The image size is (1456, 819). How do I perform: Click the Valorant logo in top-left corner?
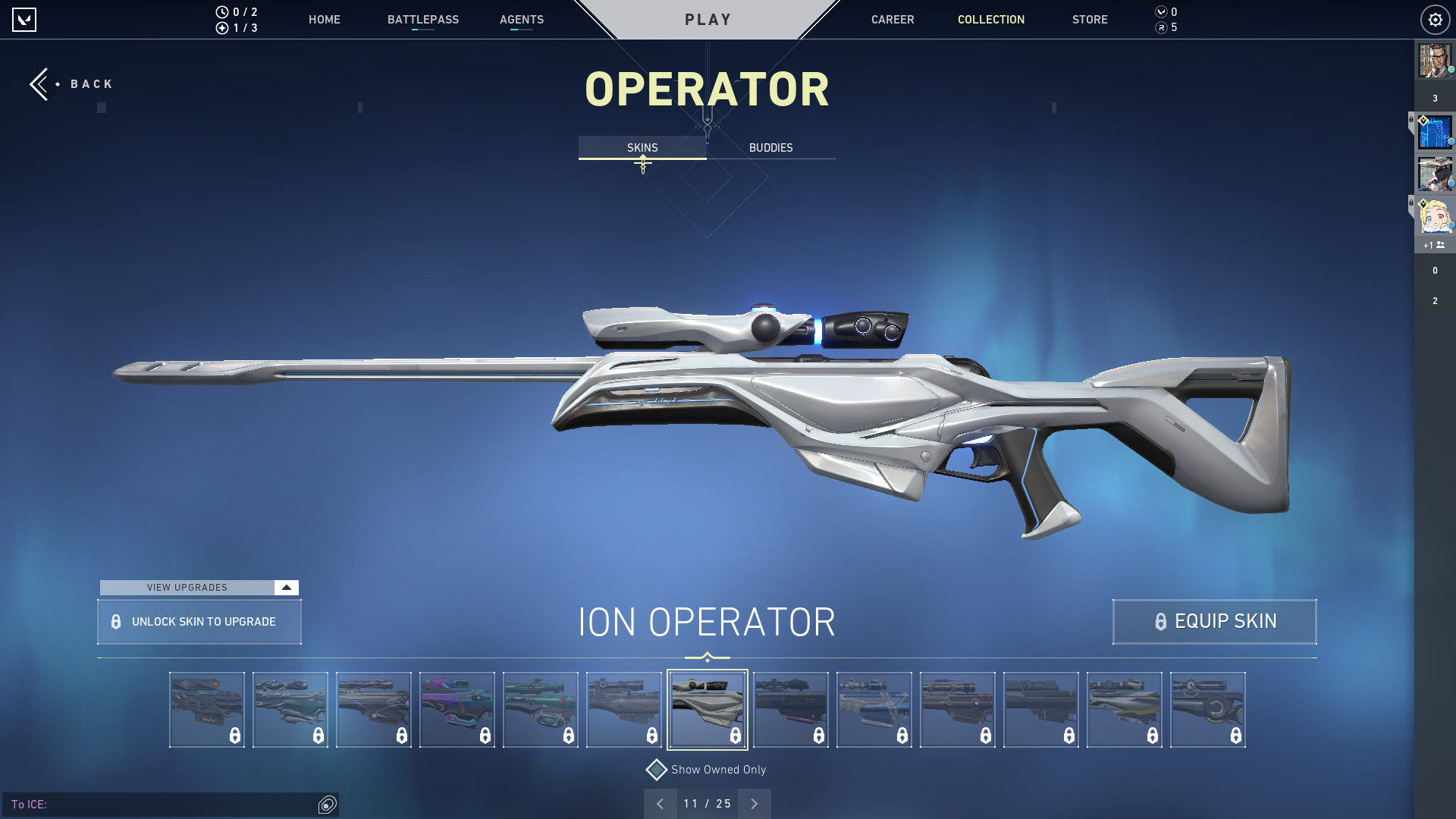pos(25,20)
